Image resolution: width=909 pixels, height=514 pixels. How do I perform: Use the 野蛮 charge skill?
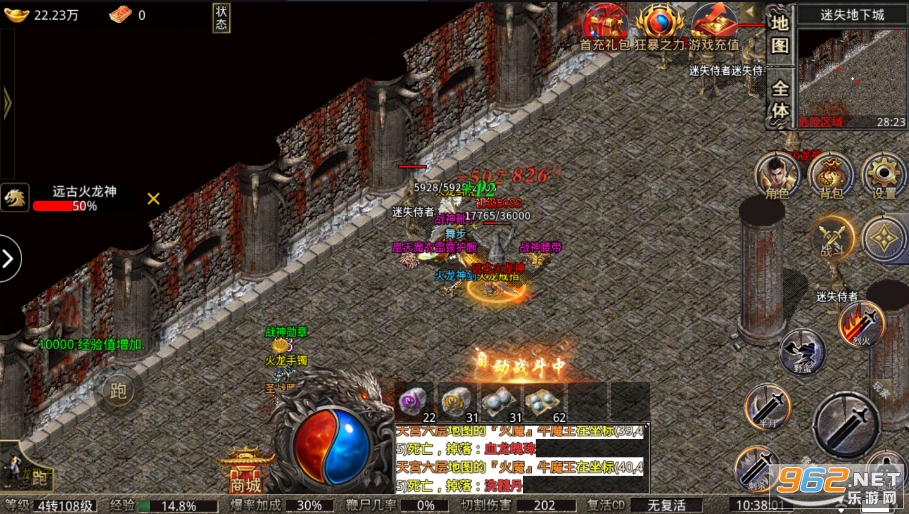[x=801, y=351]
